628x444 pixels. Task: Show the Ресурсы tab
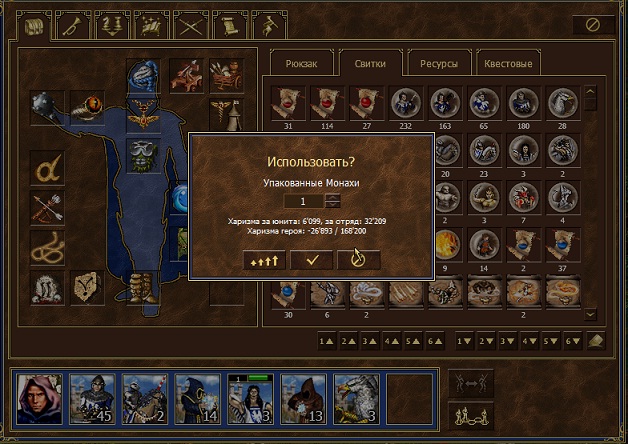click(438, 64)
